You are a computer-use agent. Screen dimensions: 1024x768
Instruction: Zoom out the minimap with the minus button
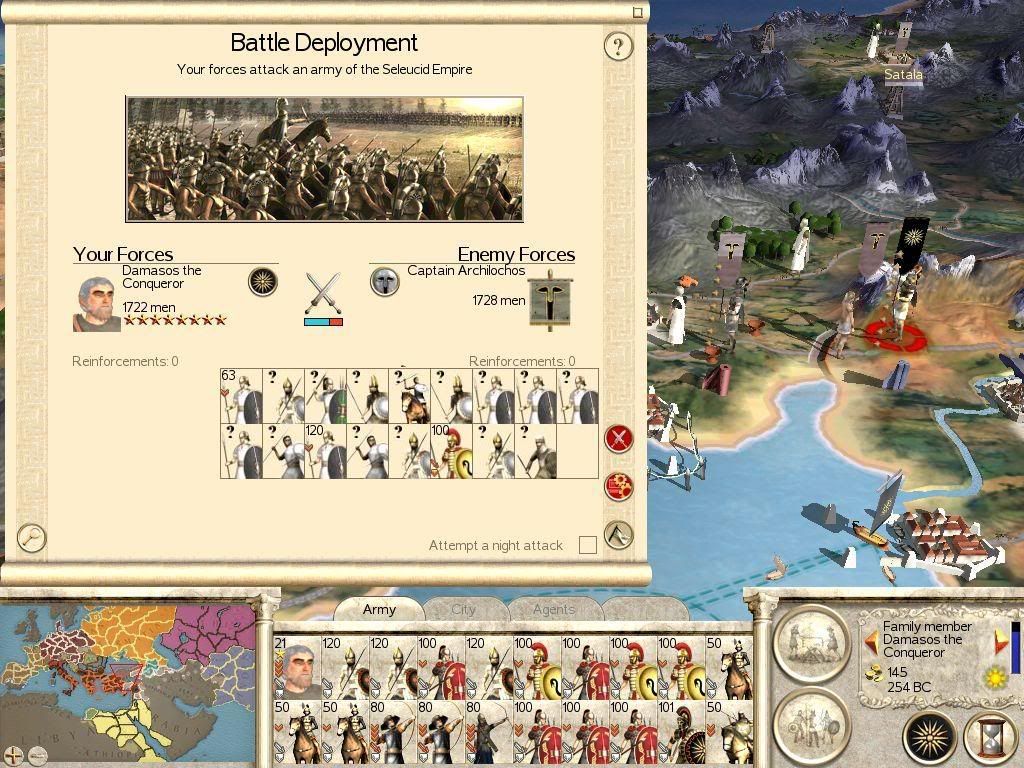pos(36,755)
